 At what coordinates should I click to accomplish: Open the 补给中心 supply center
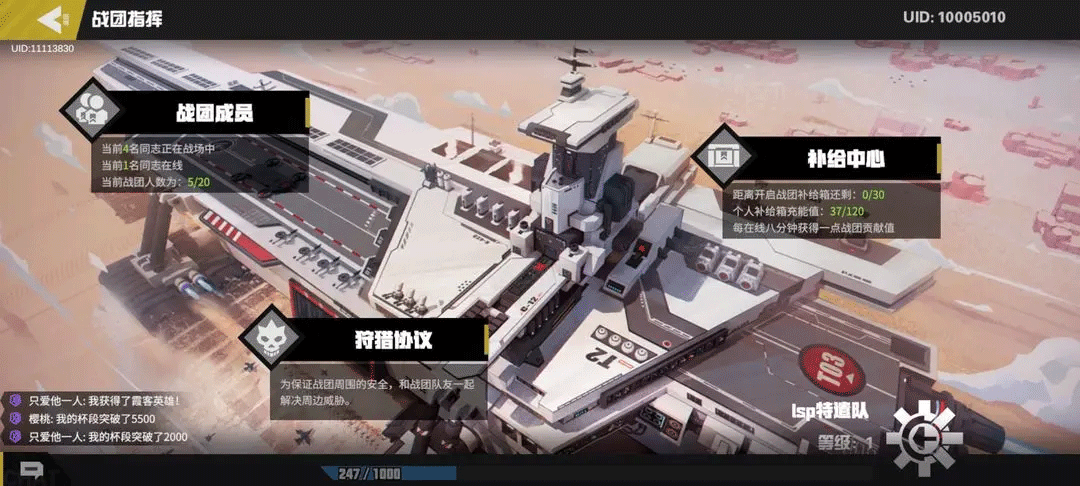(845, 158)
